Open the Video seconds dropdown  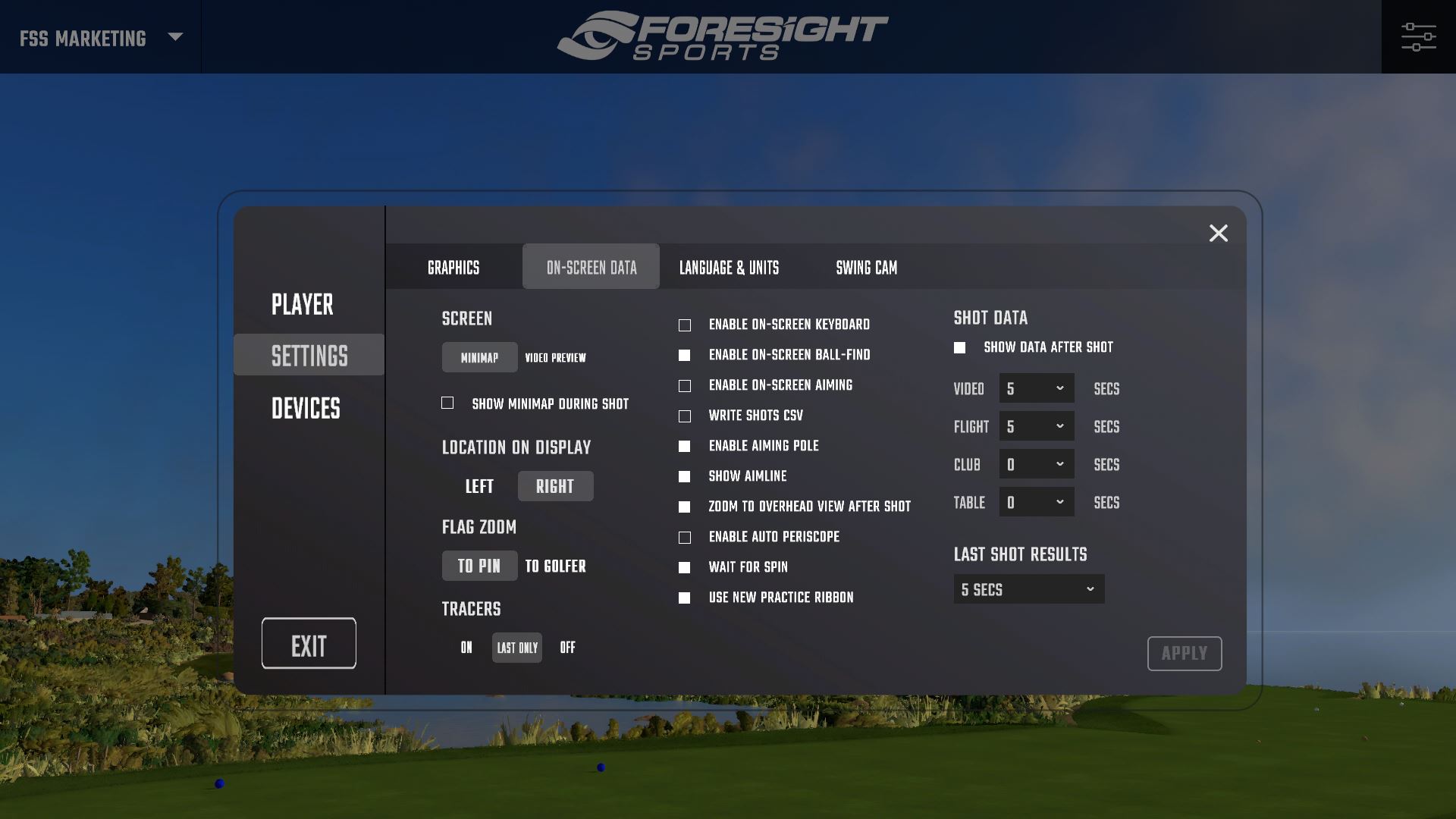(1036, 388)
